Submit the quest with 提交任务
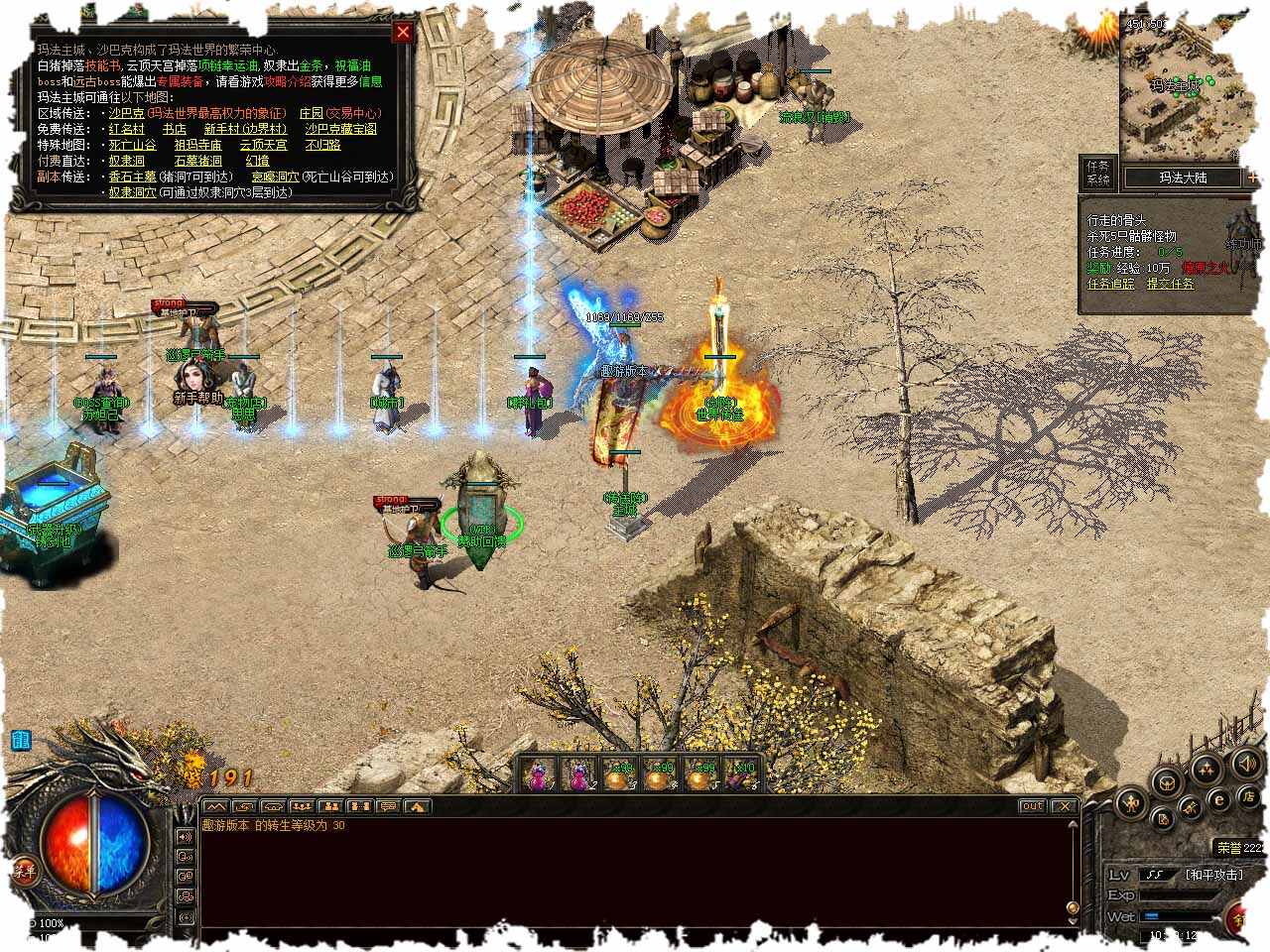Screen dimensions: 1270x952 tap(1171, 284)
